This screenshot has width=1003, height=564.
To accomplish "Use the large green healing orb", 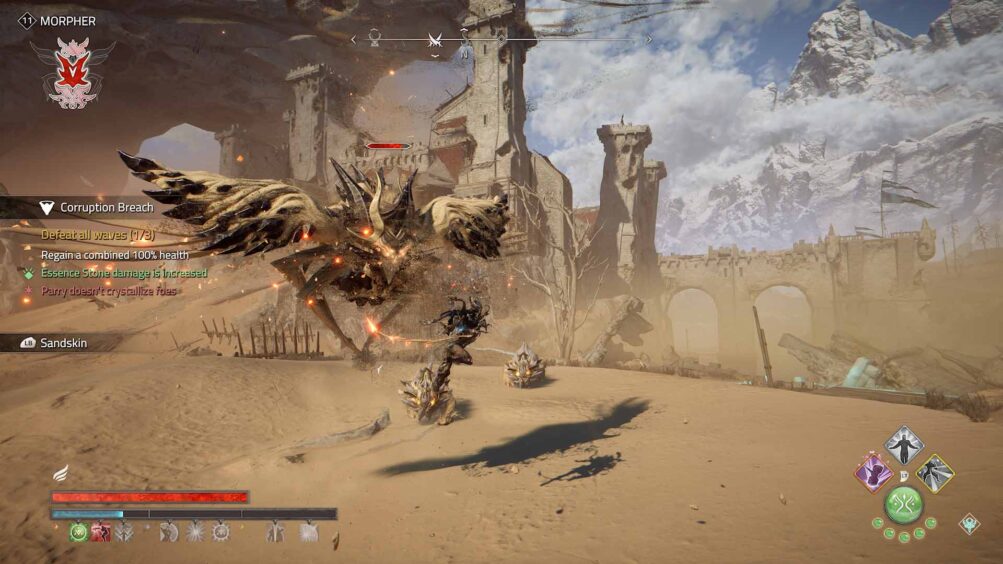I will click(904, 504).
